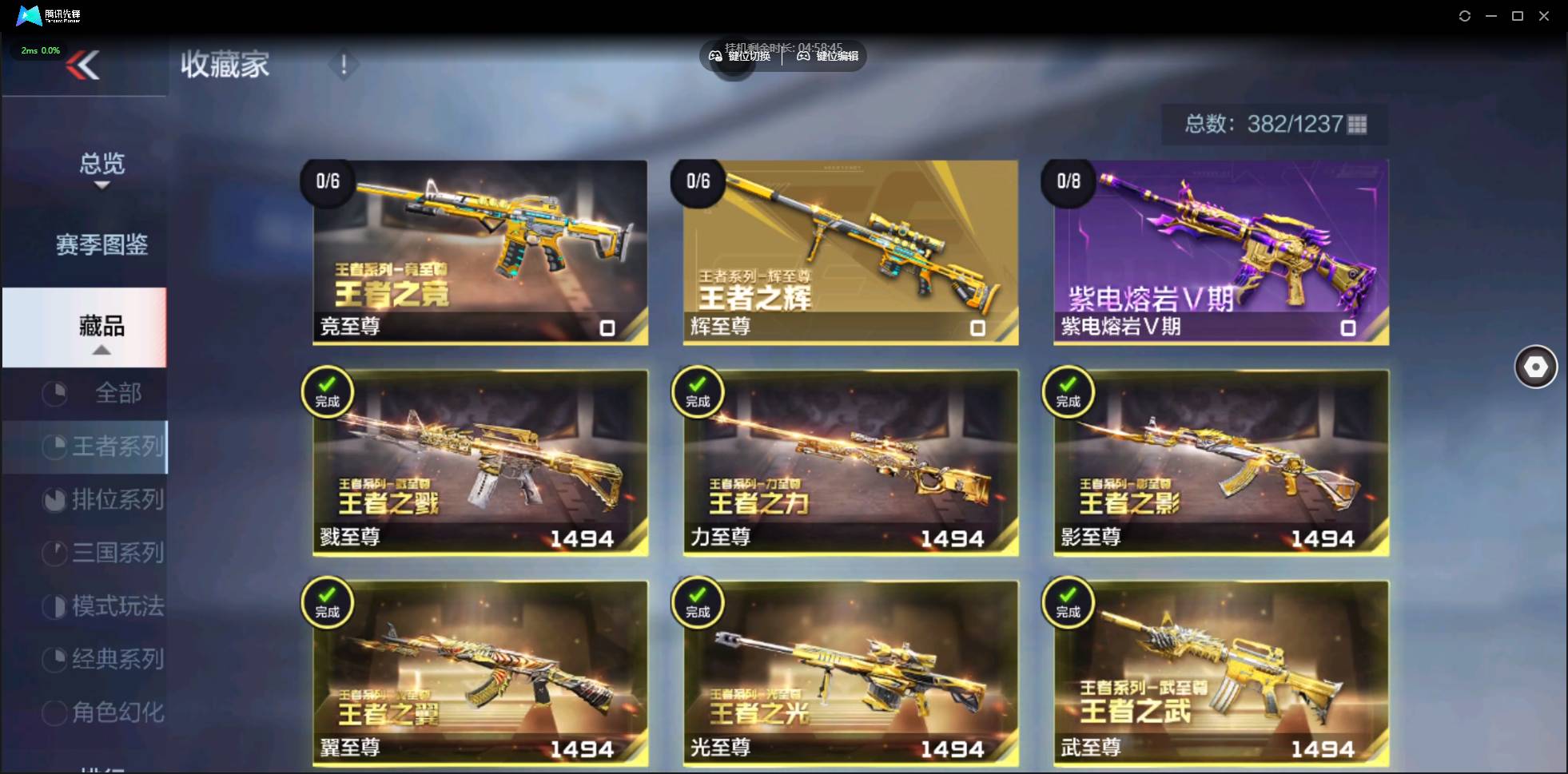The width and height of the screenshot is (1568, 774).
Task: Click the back arrow at top left
Action: pyautogui.click(x=83, y=65)
